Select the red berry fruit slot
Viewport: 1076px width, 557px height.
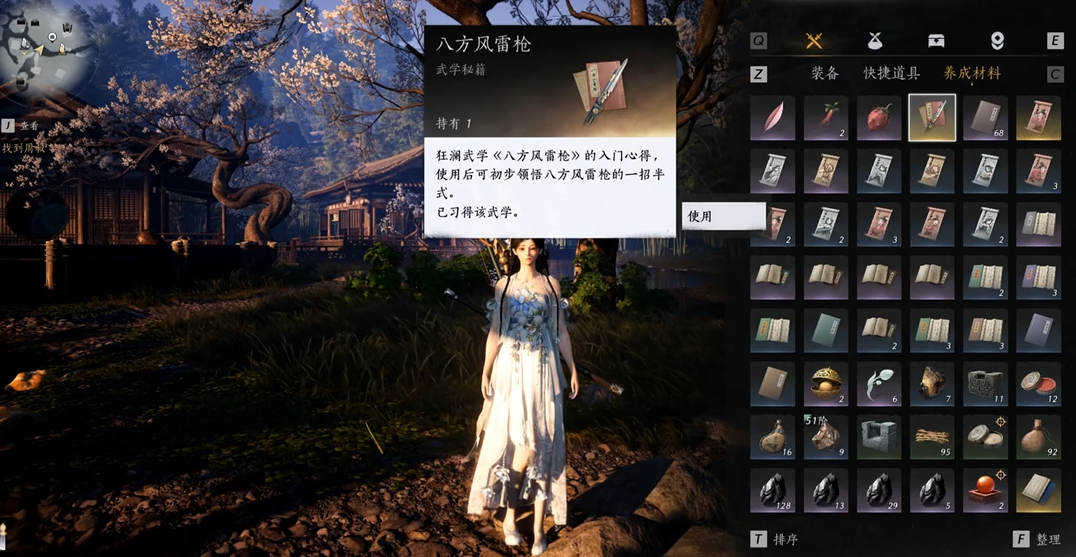click(x=879, y=118)
